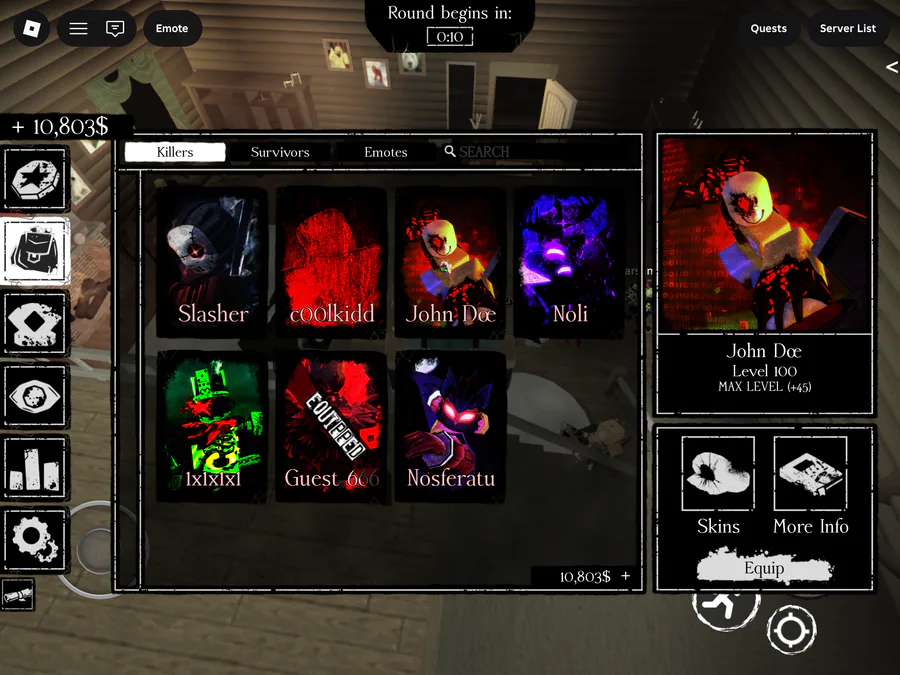Switch to the Survivors tab
Image resolution: width=900 pixels, height=675 pixels.
280,152
